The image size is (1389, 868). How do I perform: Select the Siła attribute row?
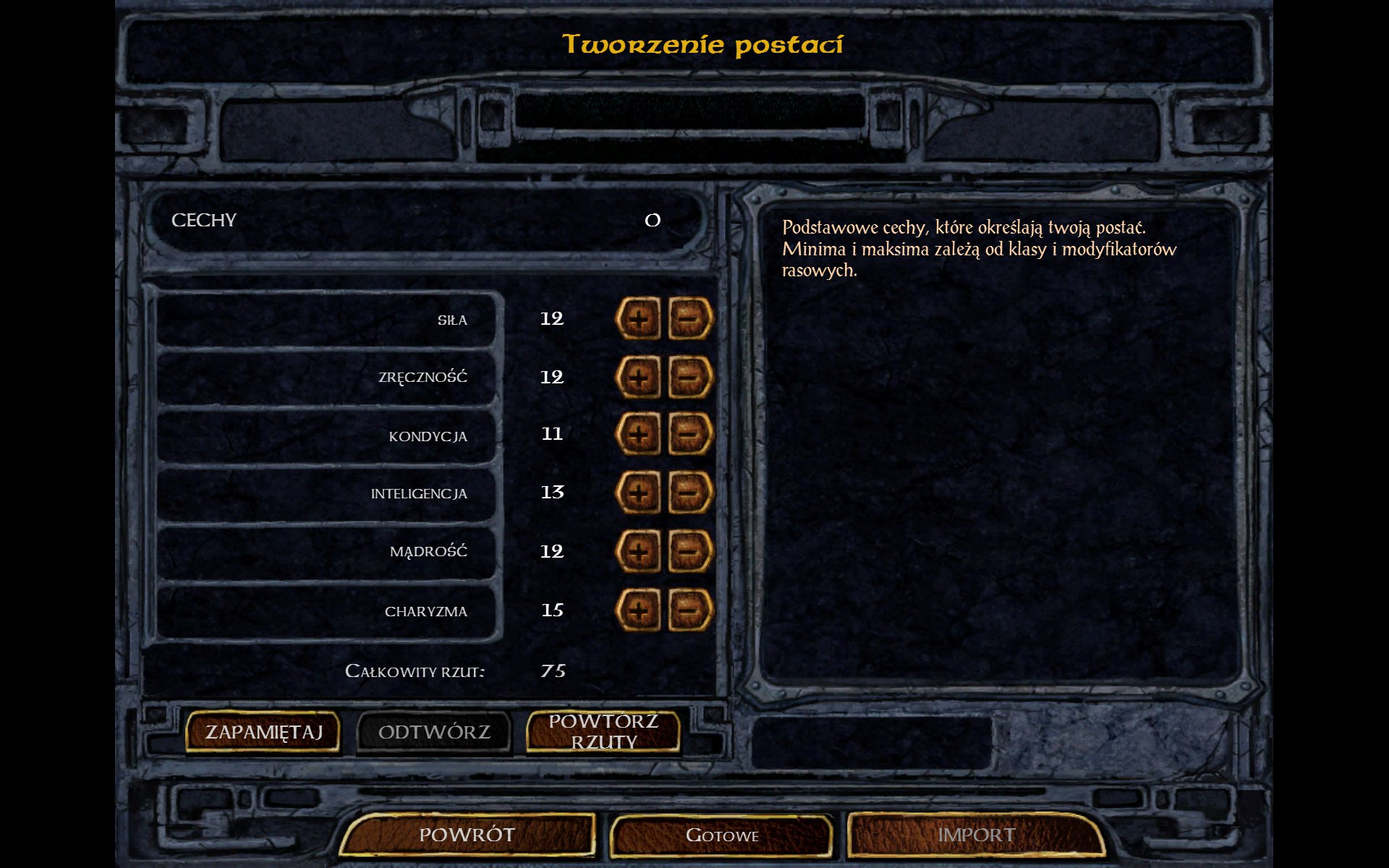[327, 320]
